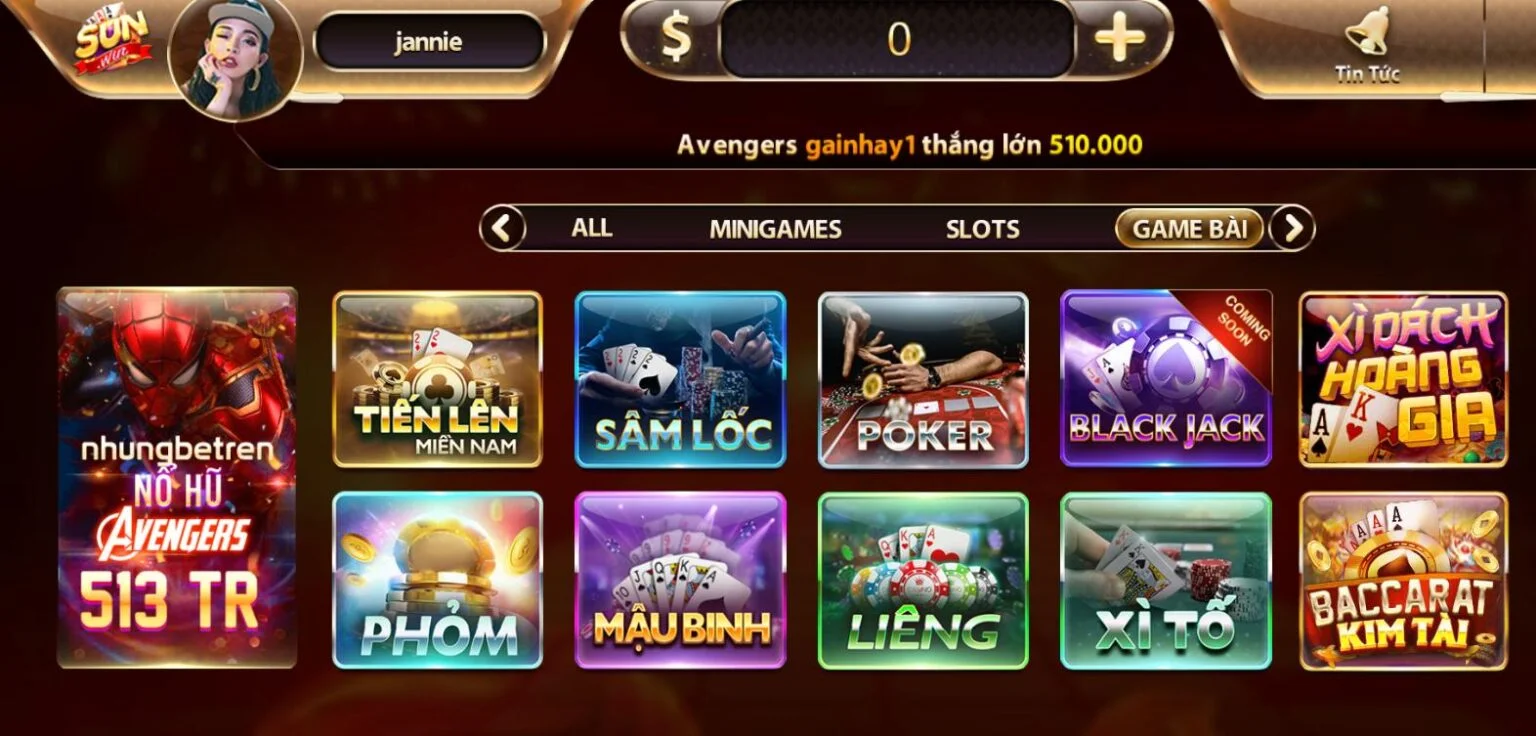Select the Liêng game tile

(x=923, y=580)
